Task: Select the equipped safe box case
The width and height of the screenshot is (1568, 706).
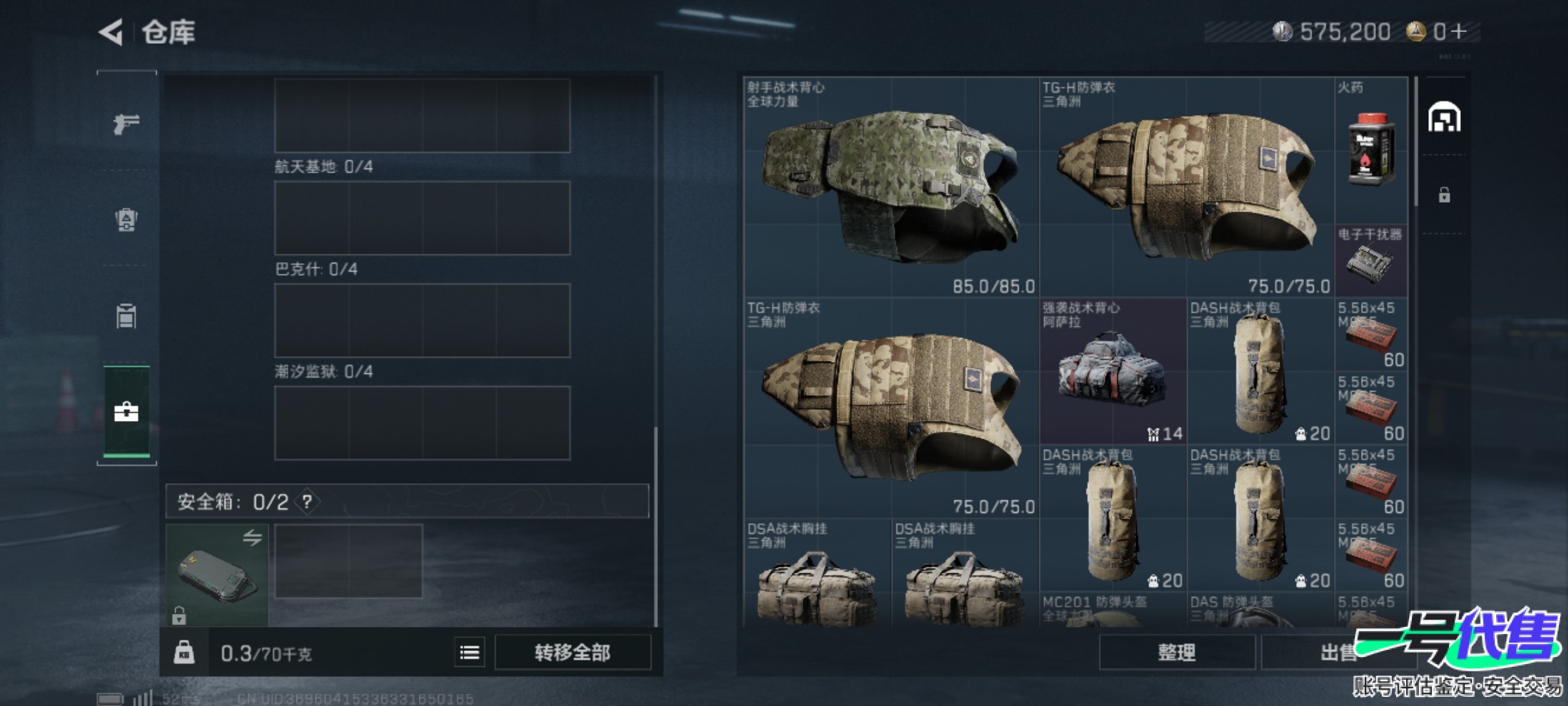Action: 217,575
